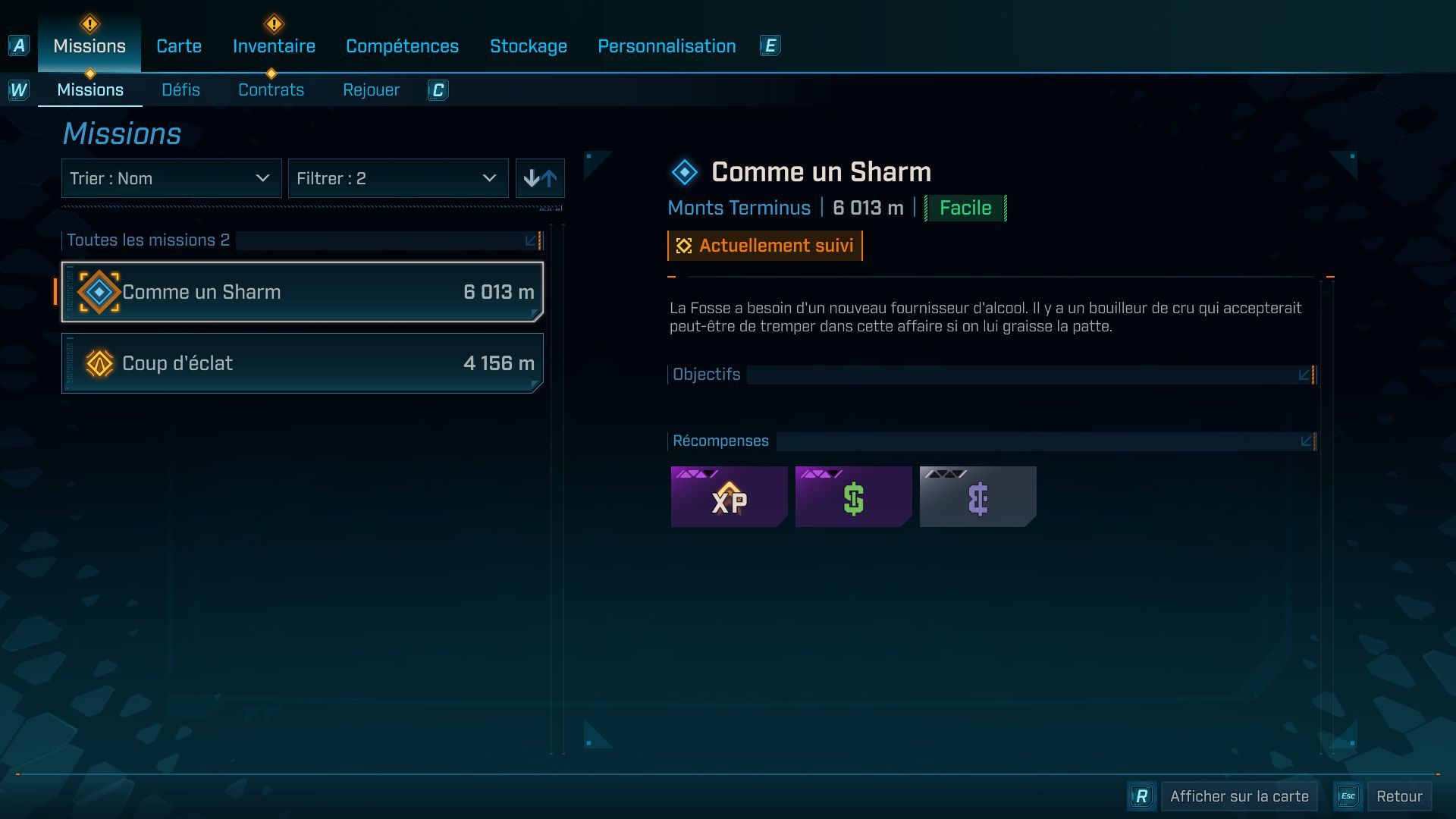Viewport: 1456px width, 819px height.
Task: Open the Trier : Nom dropdown
Action: point(171,178)
